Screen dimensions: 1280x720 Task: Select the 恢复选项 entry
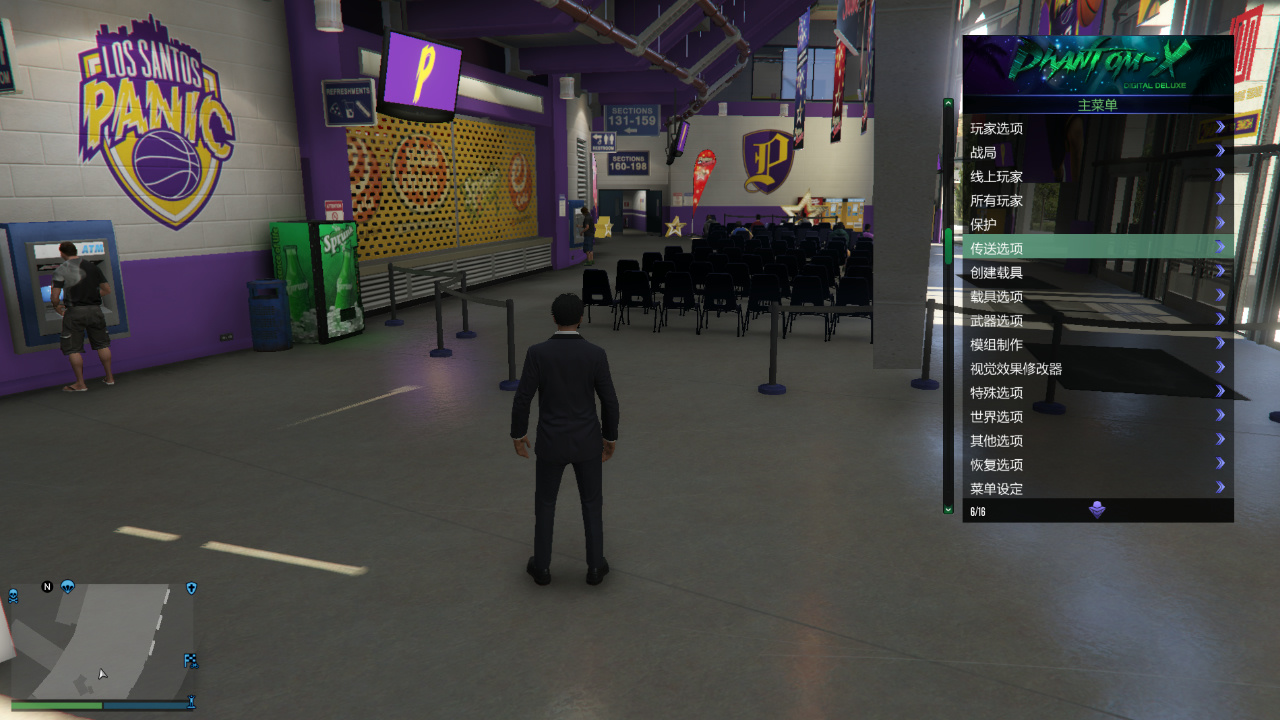tap(996, 464)
